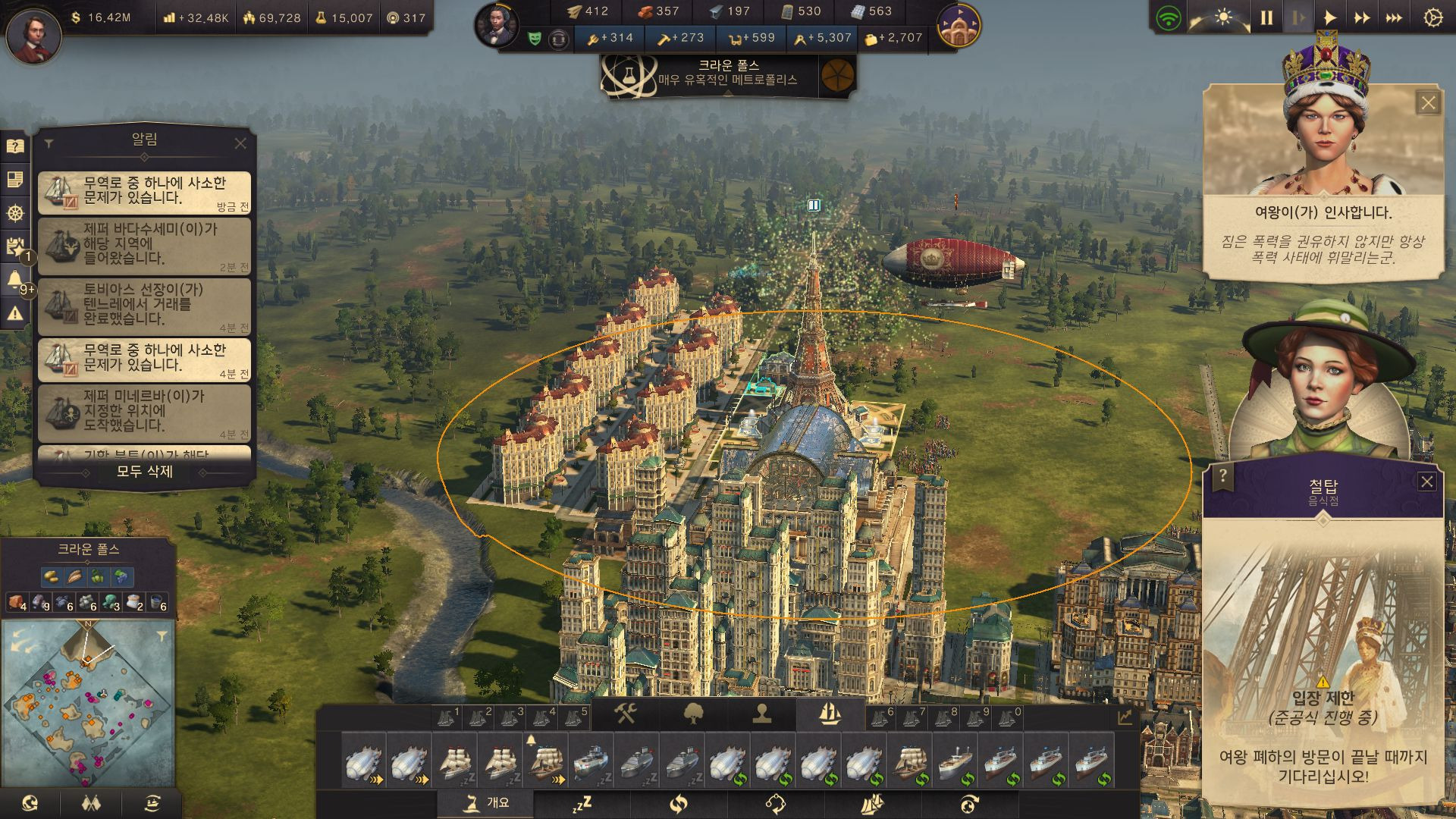Open the player profile portrait
Image resolution: width=1456 pixels, height=819 pixels.
33,33
